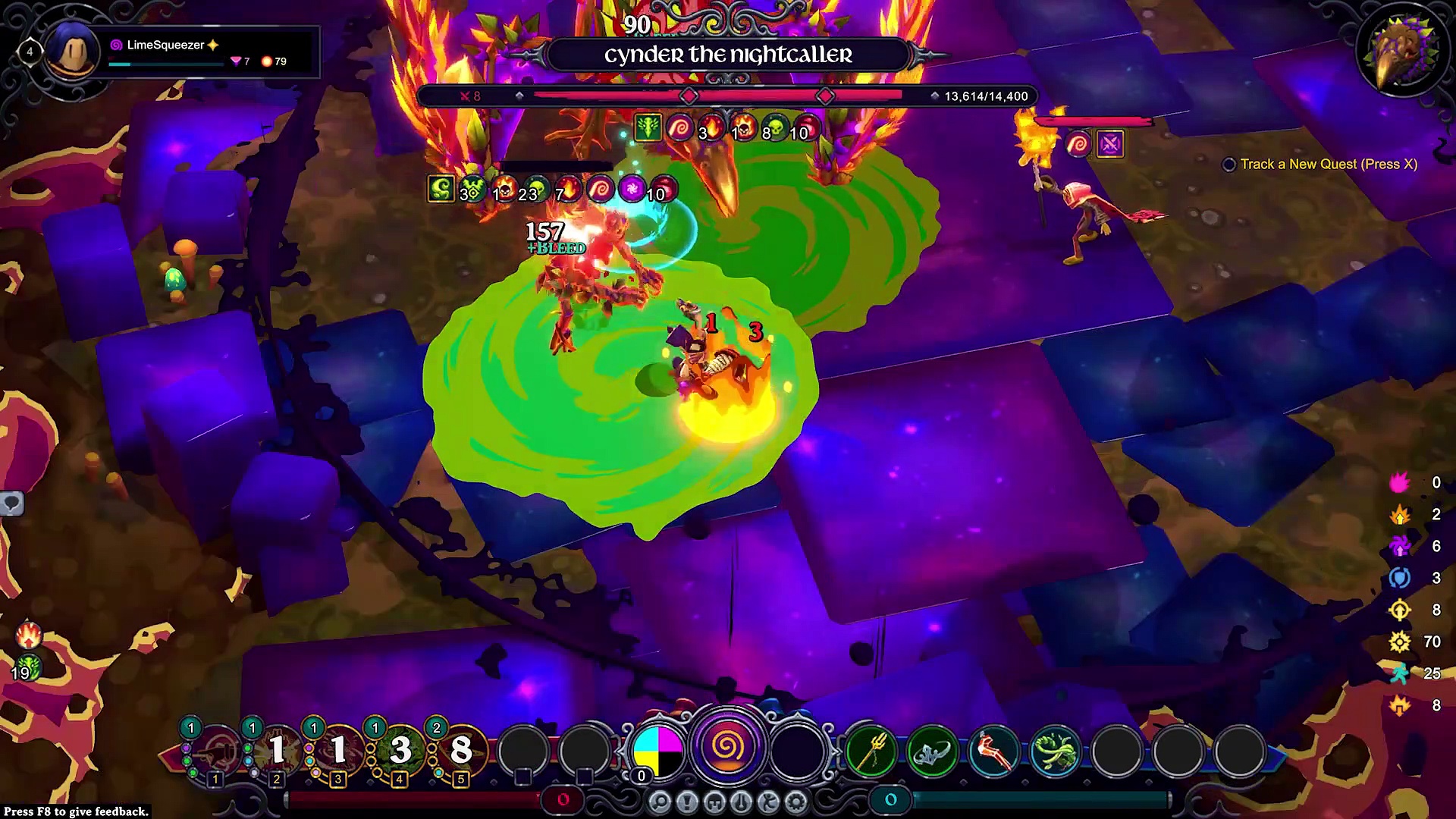
Task: Click the four-color CMYK wheel
Action: [x=657, y=751]
